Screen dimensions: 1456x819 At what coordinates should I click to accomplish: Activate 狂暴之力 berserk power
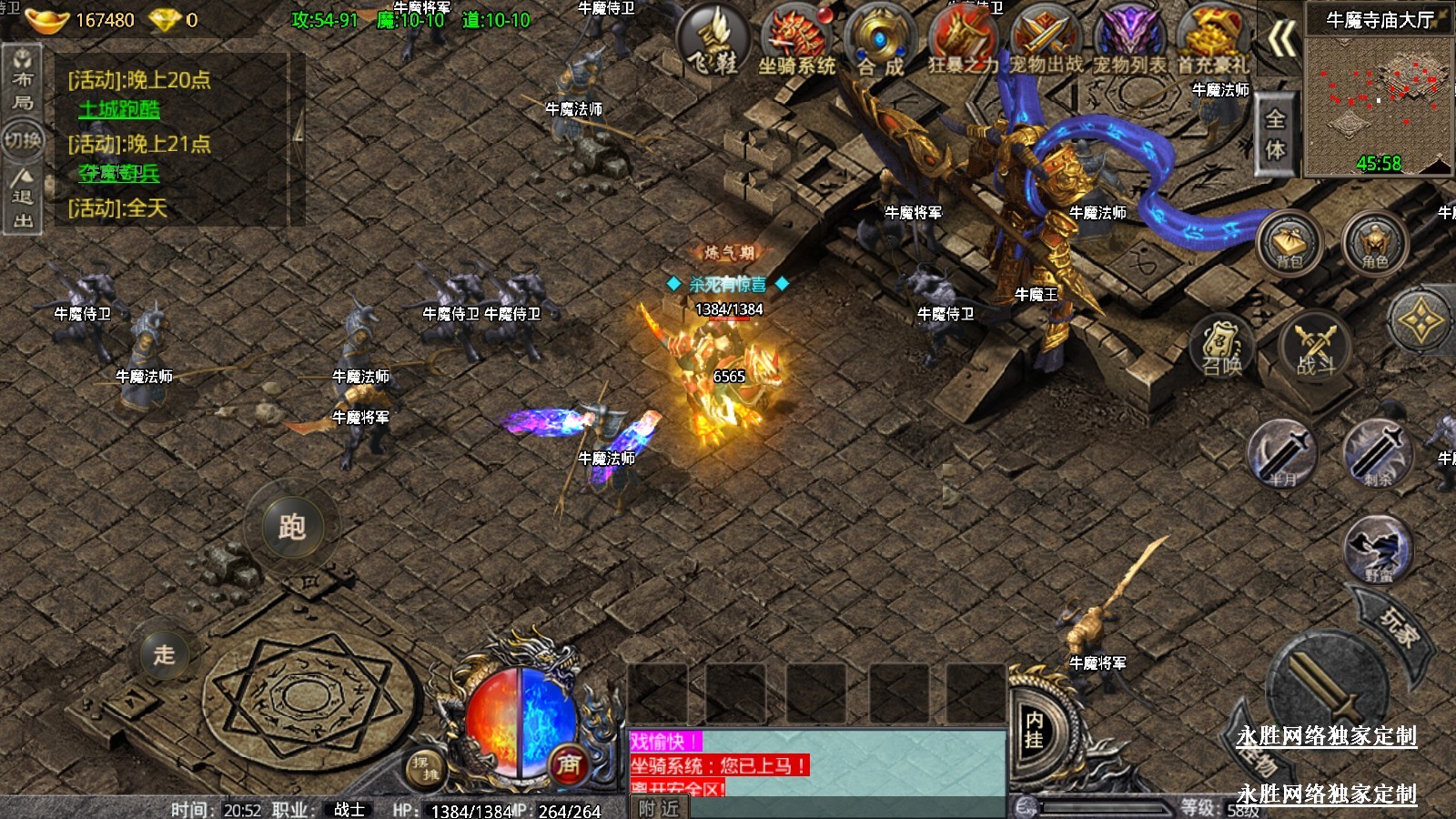(x=963, y=40)
